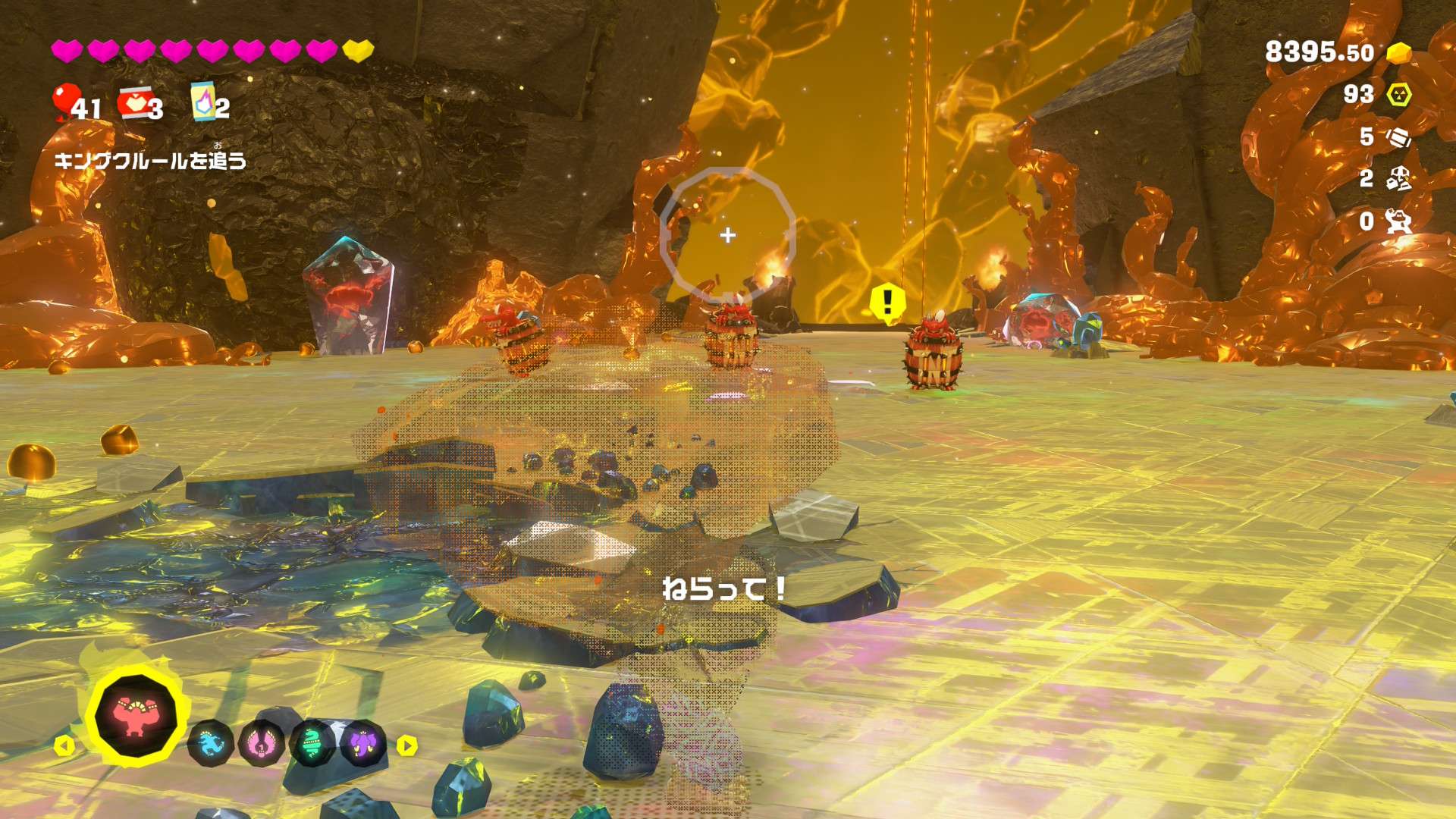Image resolution: width=1456 pixels, height=819 pixels.
Task: Select the red Kong Bananza transformation icon
Action: click(136, 715)
